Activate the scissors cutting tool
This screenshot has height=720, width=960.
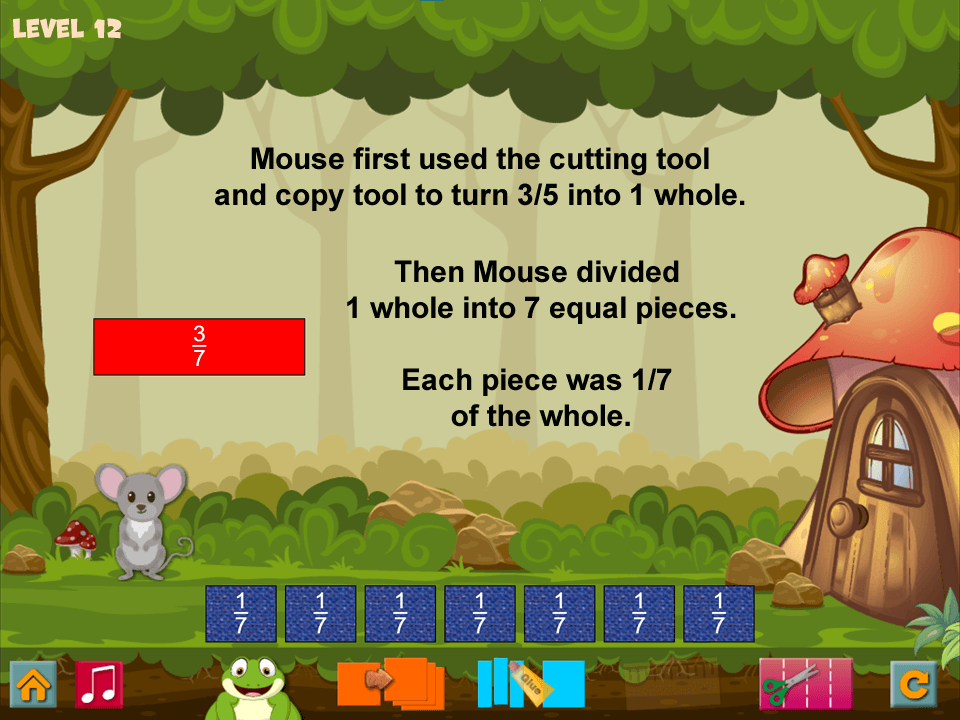click(805, 684)
